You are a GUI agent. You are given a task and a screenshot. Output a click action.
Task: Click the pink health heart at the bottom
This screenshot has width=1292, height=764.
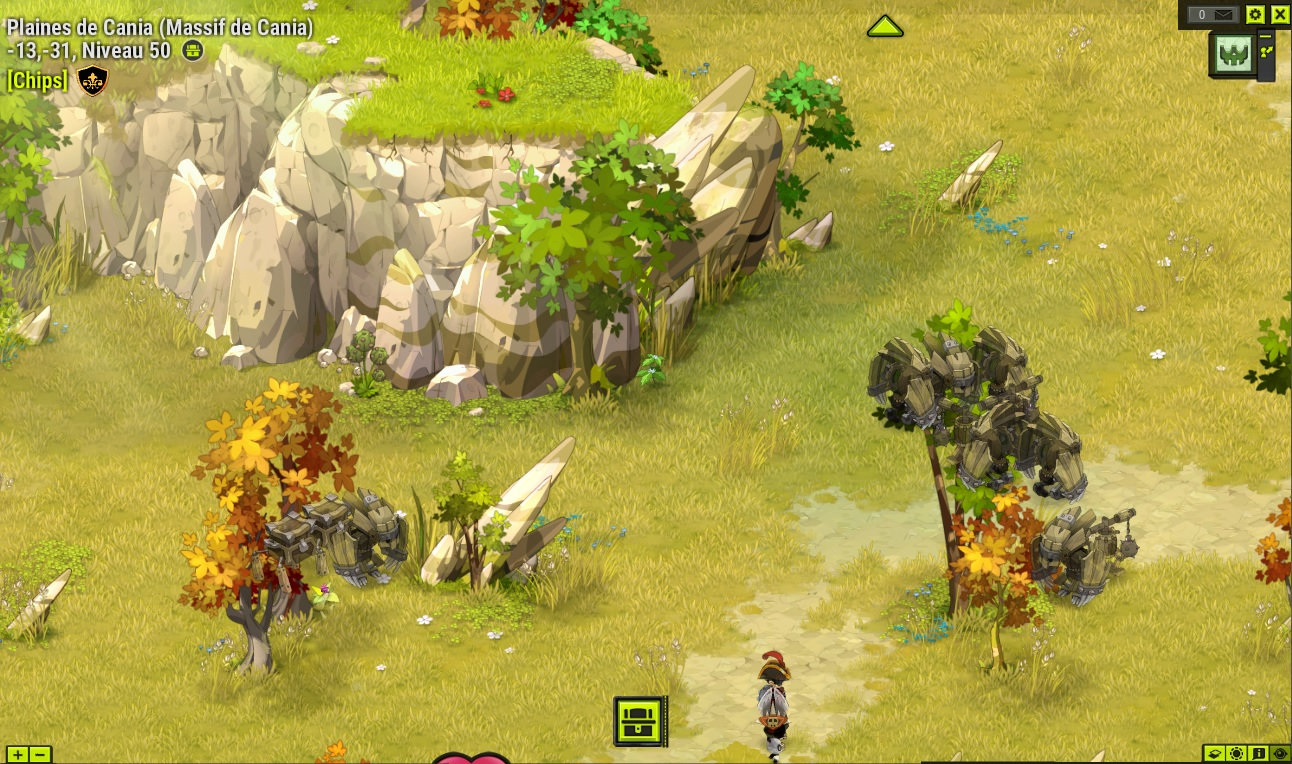pyautogui.click(x=472, y=758)
